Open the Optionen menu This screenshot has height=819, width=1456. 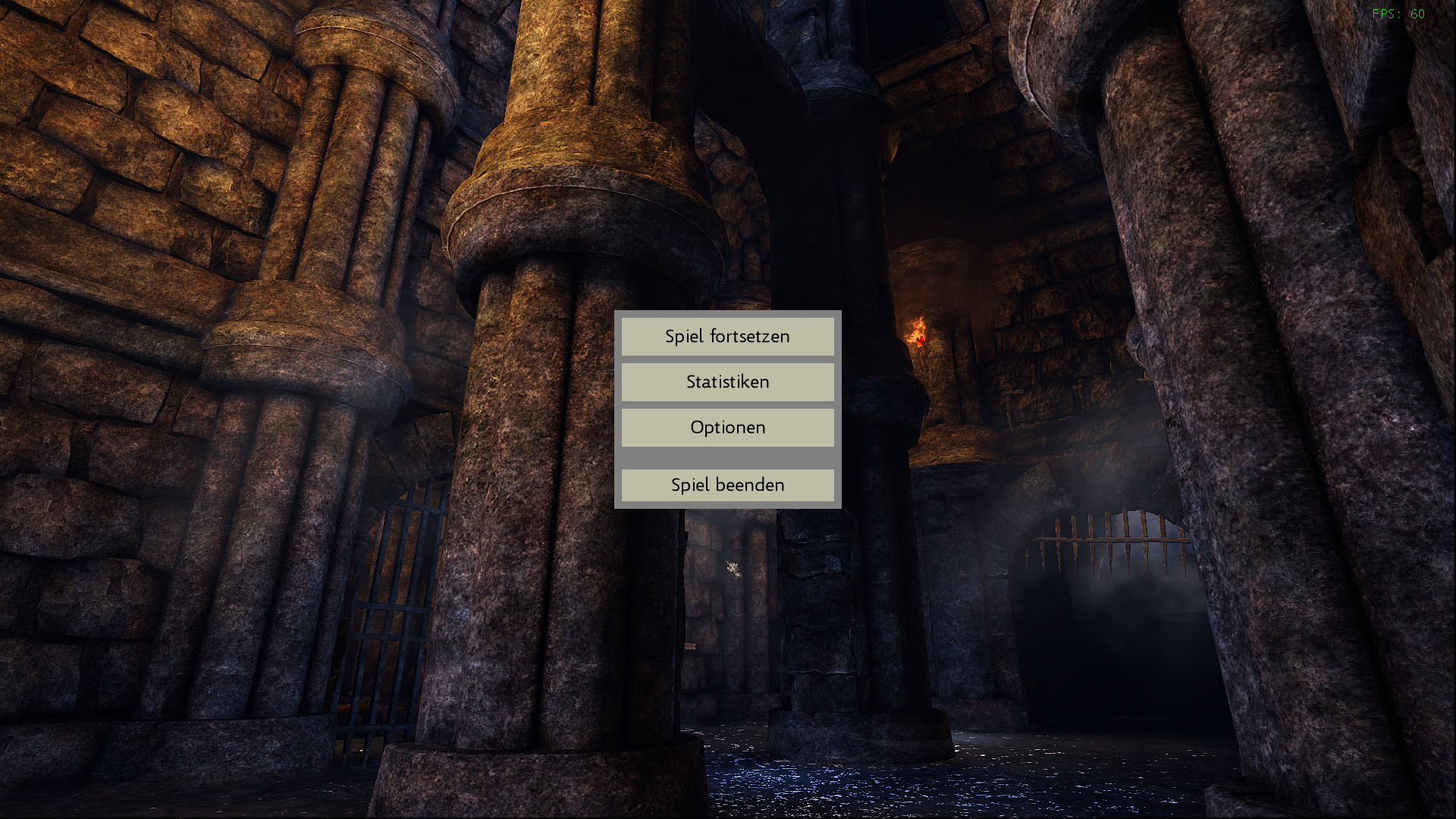tap(727, 428)
